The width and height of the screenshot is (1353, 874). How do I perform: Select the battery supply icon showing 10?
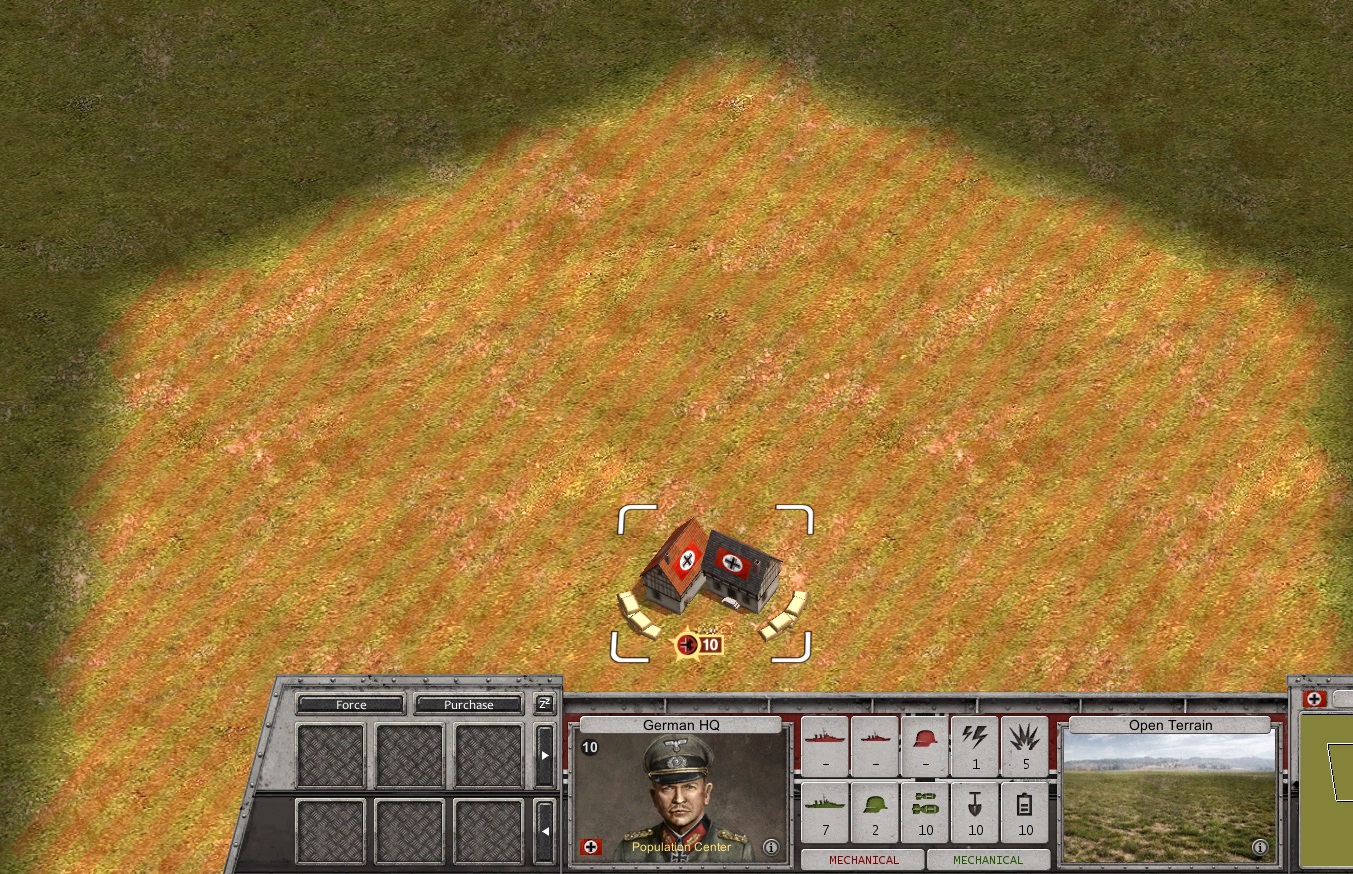click(1024, 812)
